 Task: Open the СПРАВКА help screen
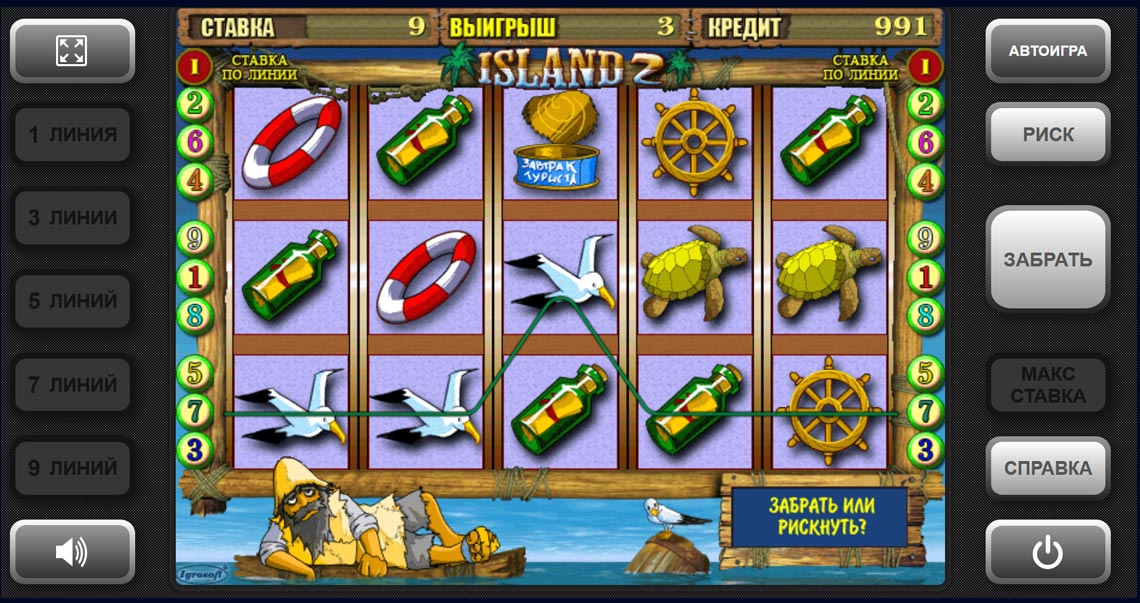point(1047,468)
